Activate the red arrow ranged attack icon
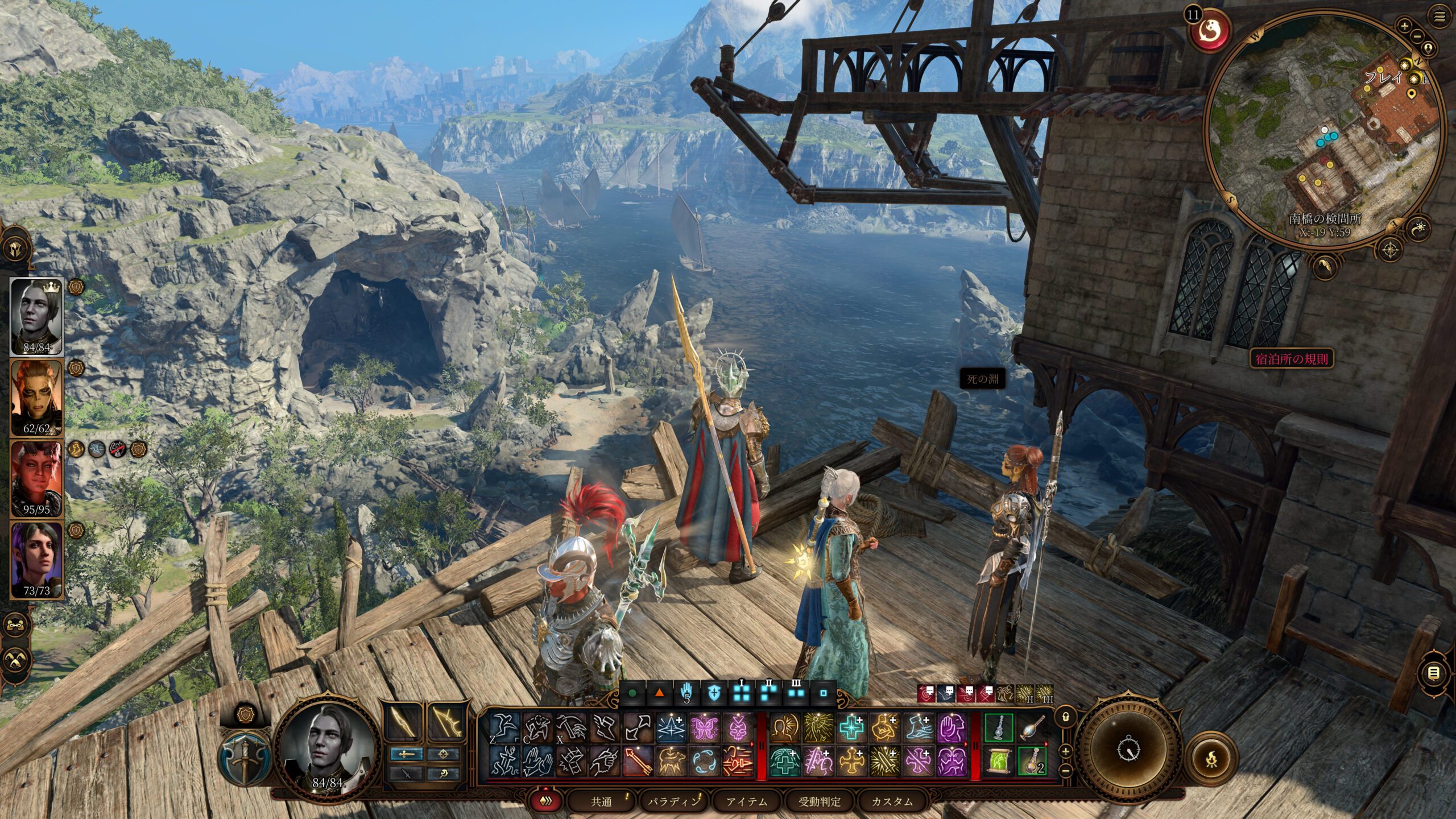This screenshot has height=819, width=1456. click(638, 761)
